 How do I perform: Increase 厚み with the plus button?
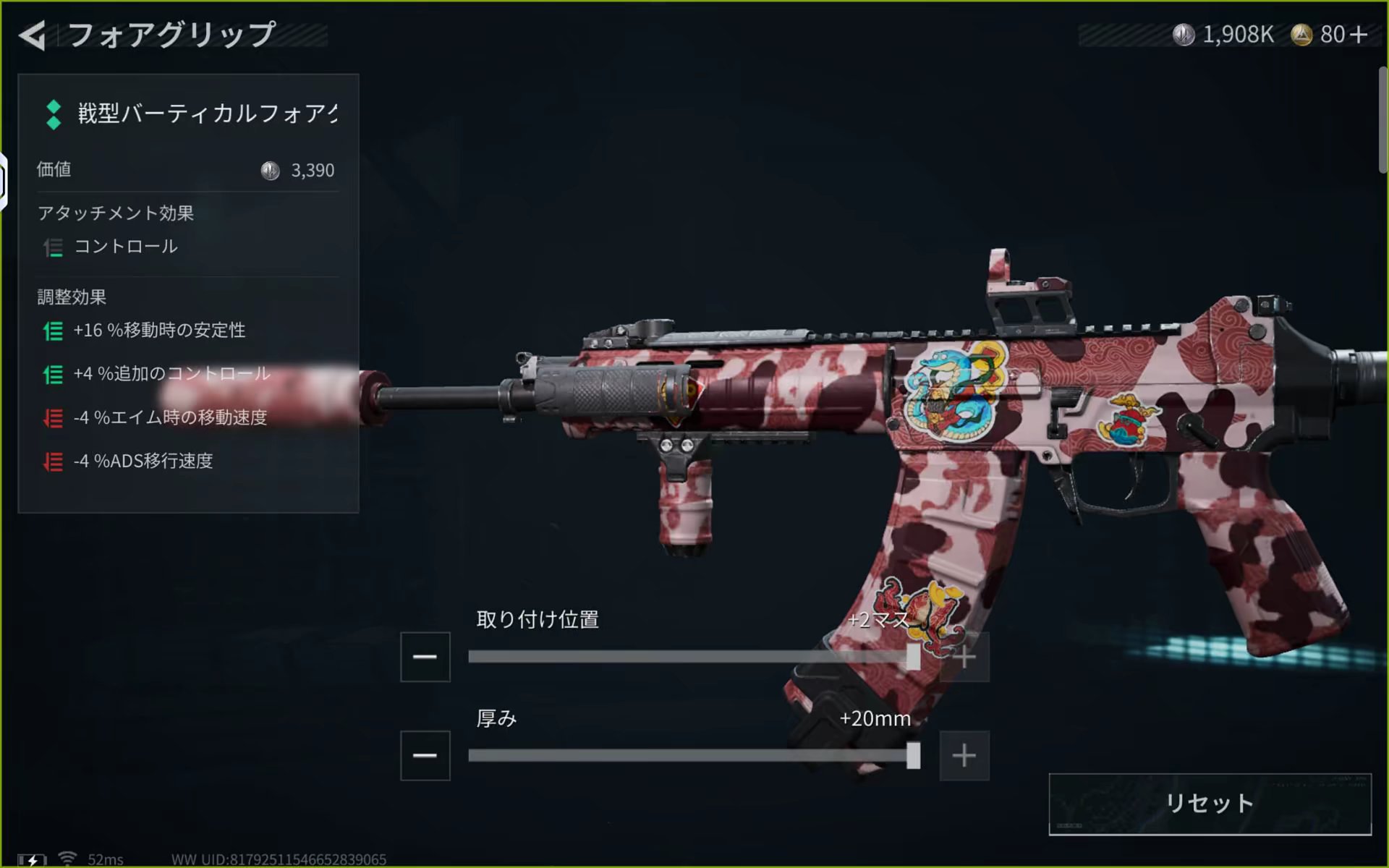point(964,756)
